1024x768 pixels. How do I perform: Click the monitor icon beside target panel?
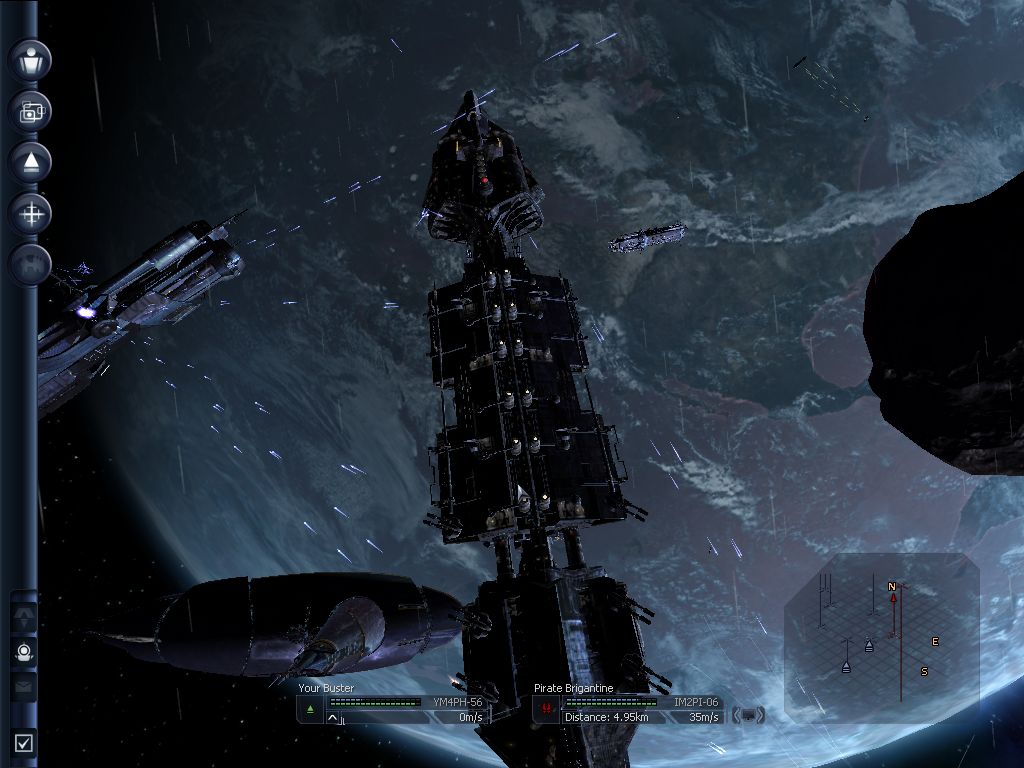[750, 715]
